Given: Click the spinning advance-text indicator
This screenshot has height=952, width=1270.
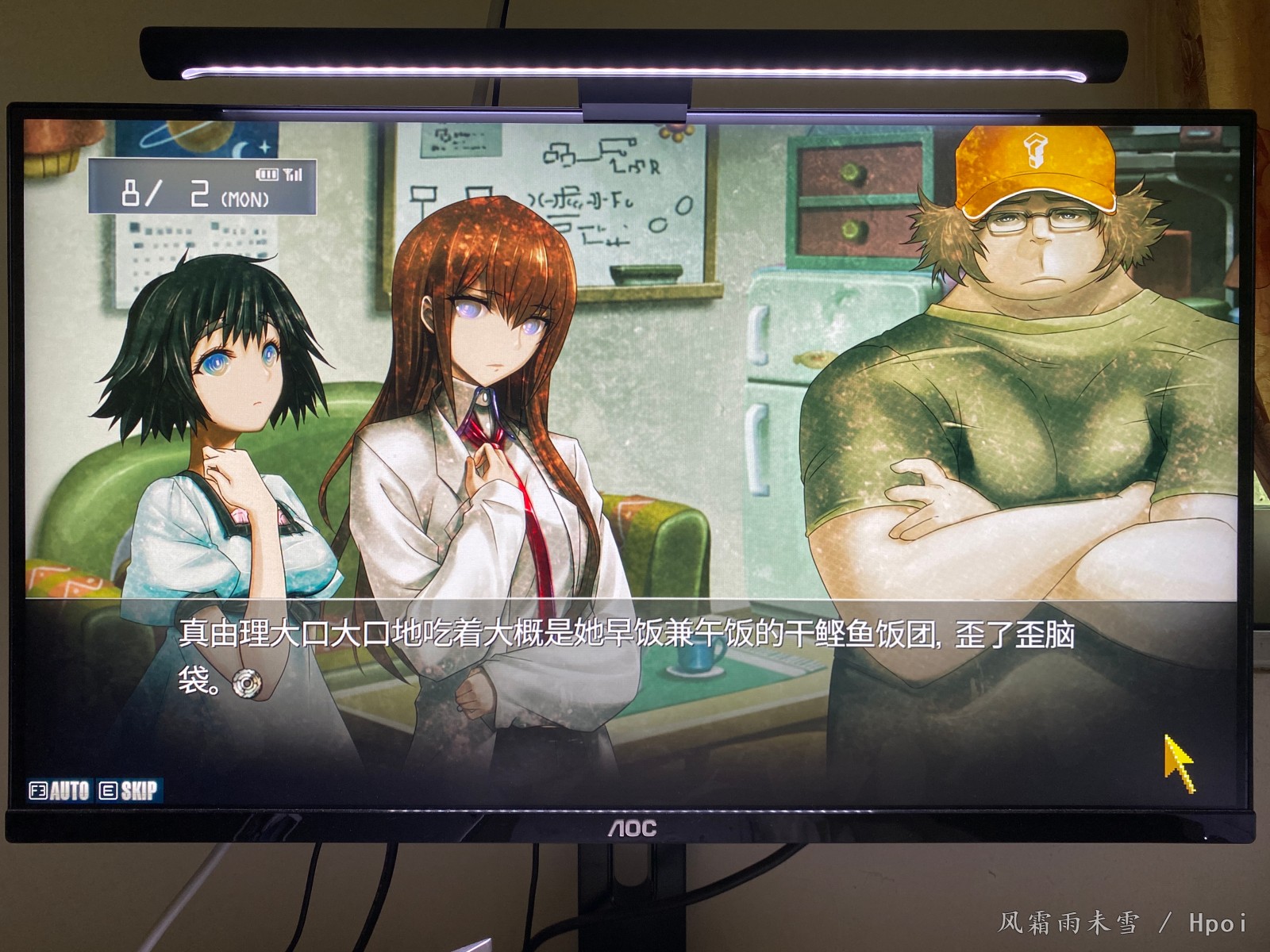Looking at the screenshot, I should click(248, 683).
